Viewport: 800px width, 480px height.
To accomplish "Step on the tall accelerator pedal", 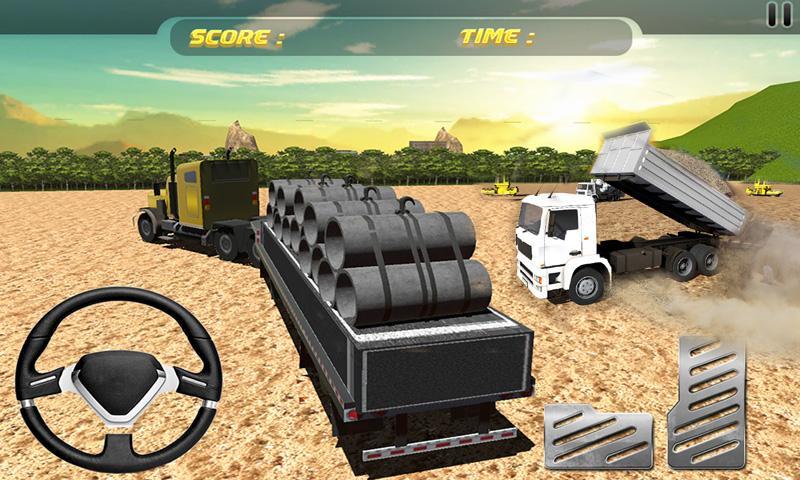I will (708, 403).
